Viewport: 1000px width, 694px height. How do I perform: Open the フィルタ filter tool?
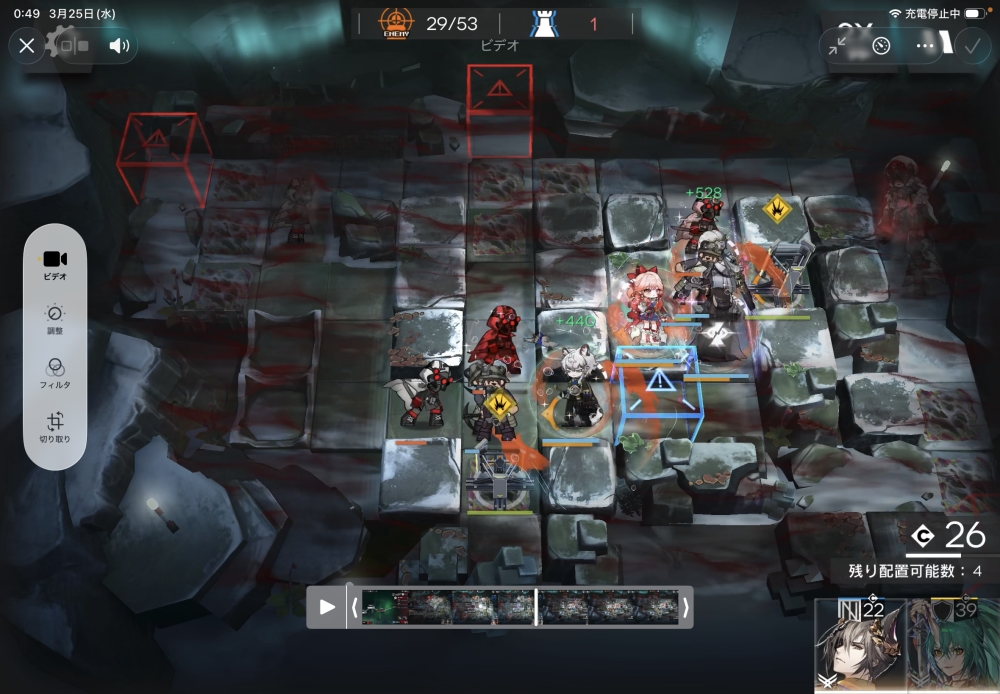[x=55, y=374]
